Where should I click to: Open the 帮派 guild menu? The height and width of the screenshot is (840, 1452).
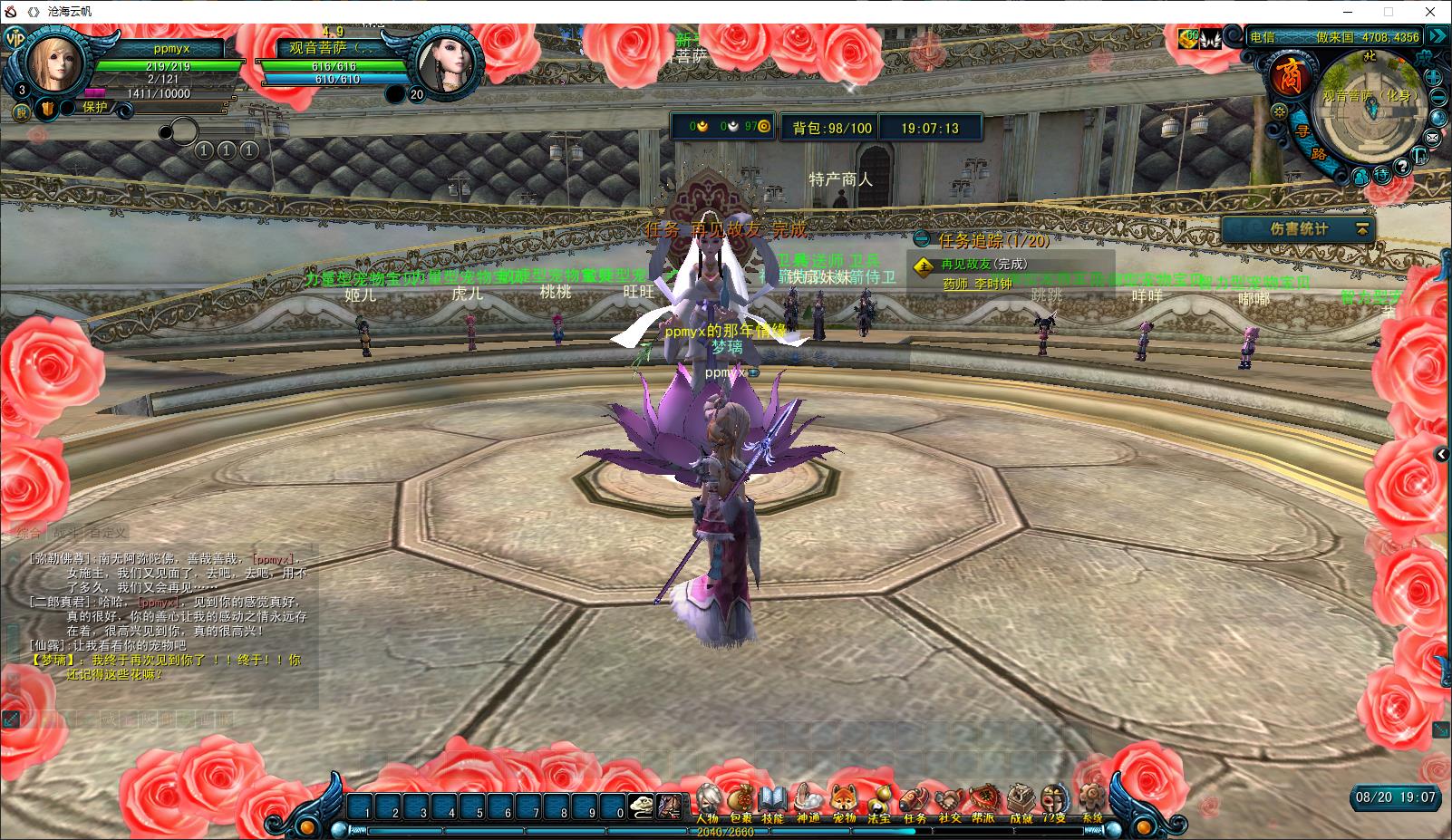983,801
